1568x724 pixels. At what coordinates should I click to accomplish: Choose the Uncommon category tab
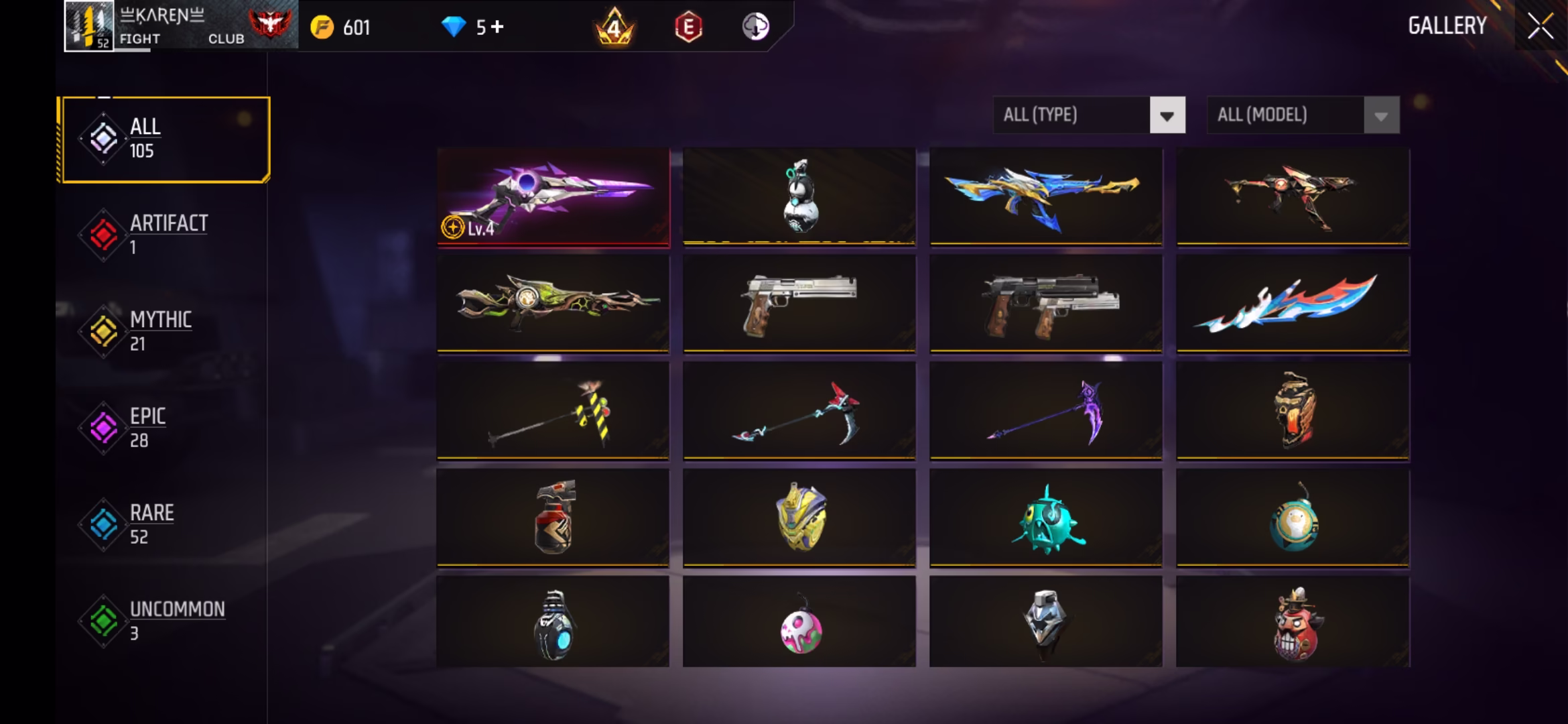165,621
